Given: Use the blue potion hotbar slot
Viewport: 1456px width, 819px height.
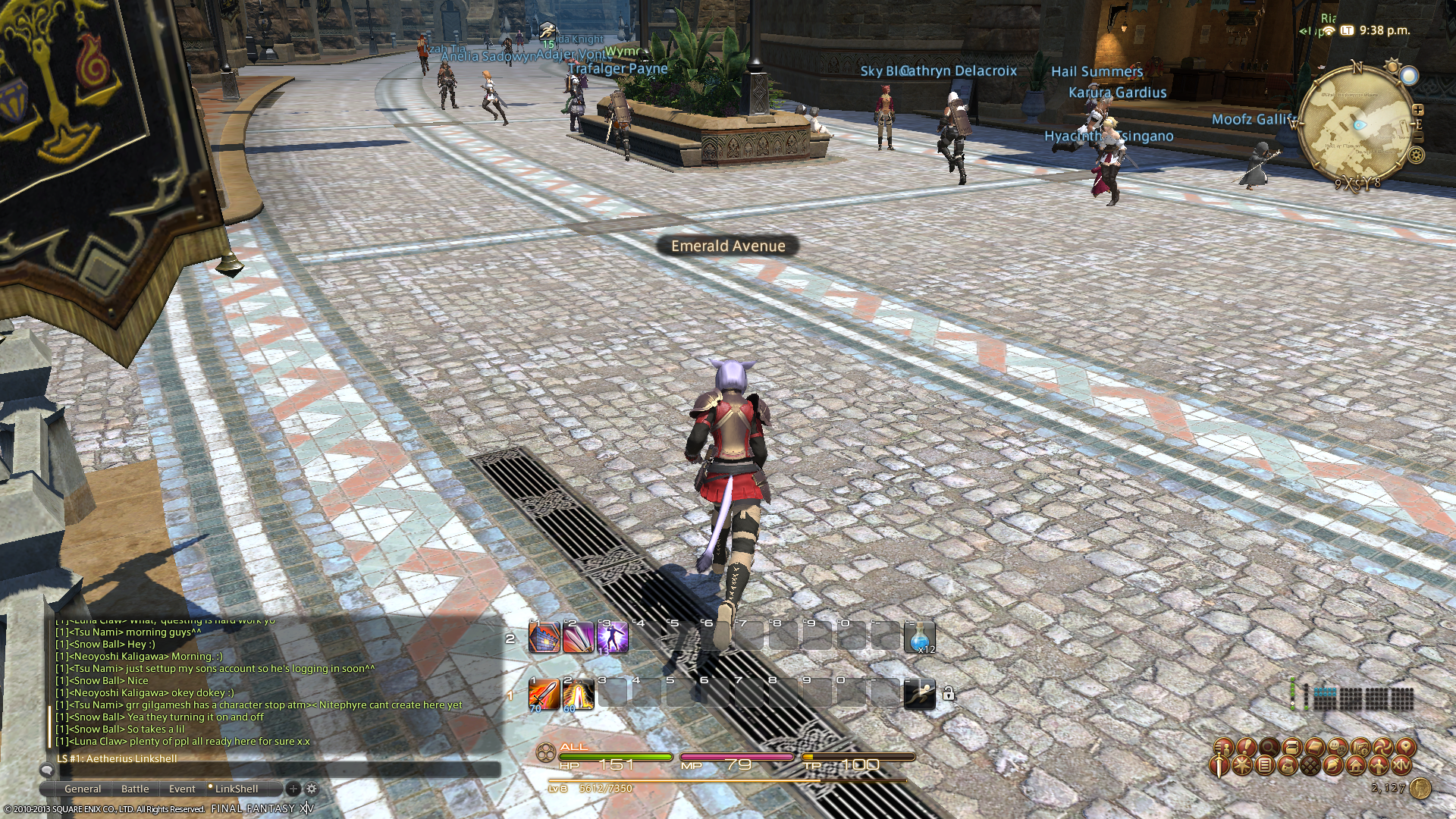Looking at the screenshot, I should (920, 638).
